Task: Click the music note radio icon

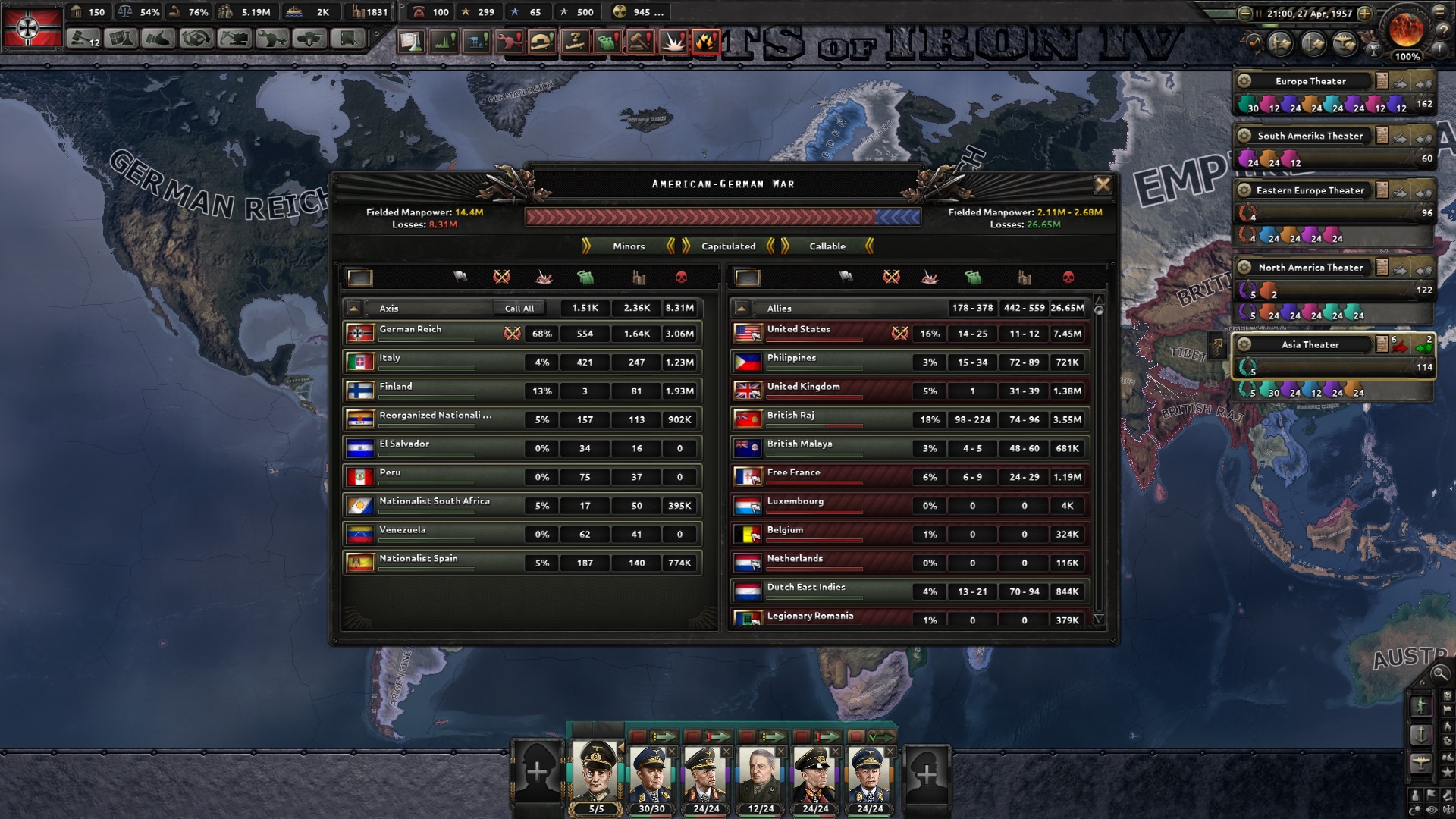Action: (1254, 42)
